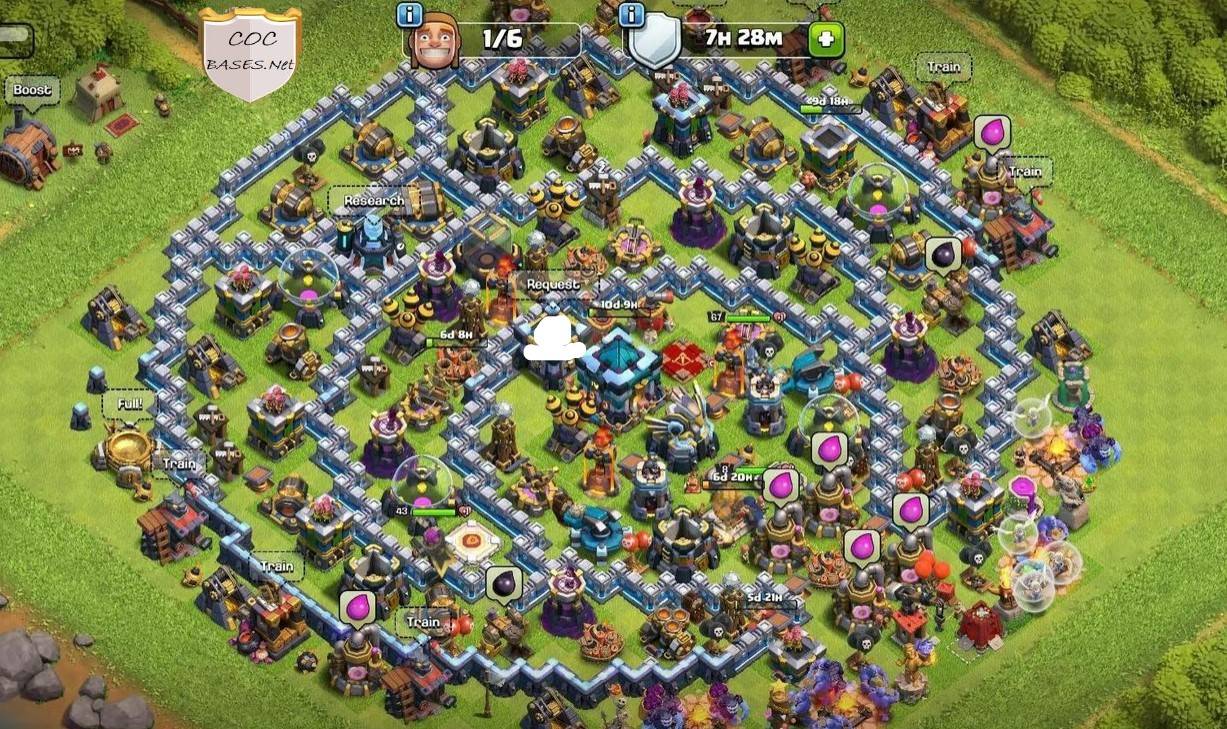Open the info button beside the shield
Screen dimensions: 1227x729
click(631, 15)
